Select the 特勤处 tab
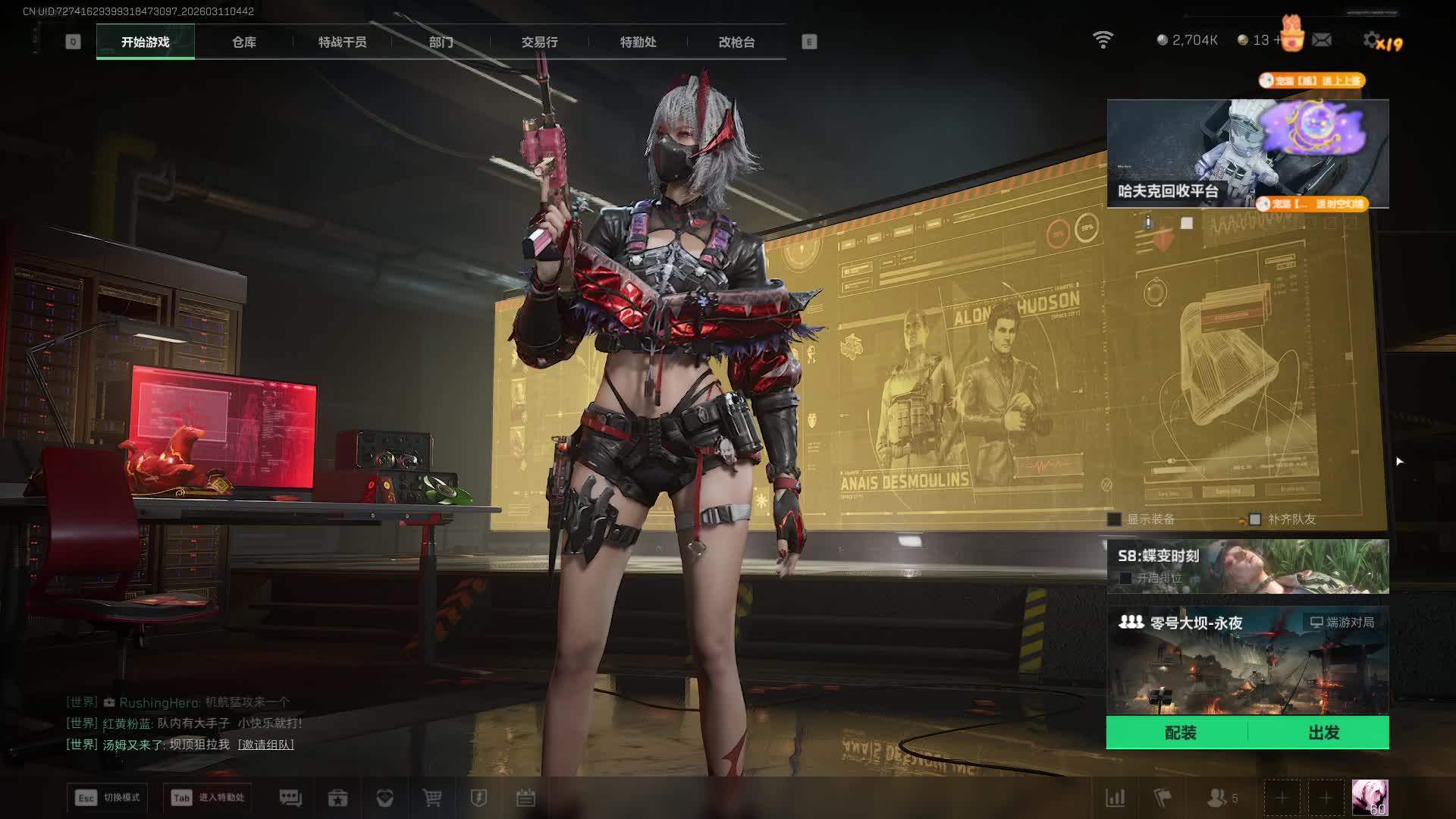 [x=638, y=42]
